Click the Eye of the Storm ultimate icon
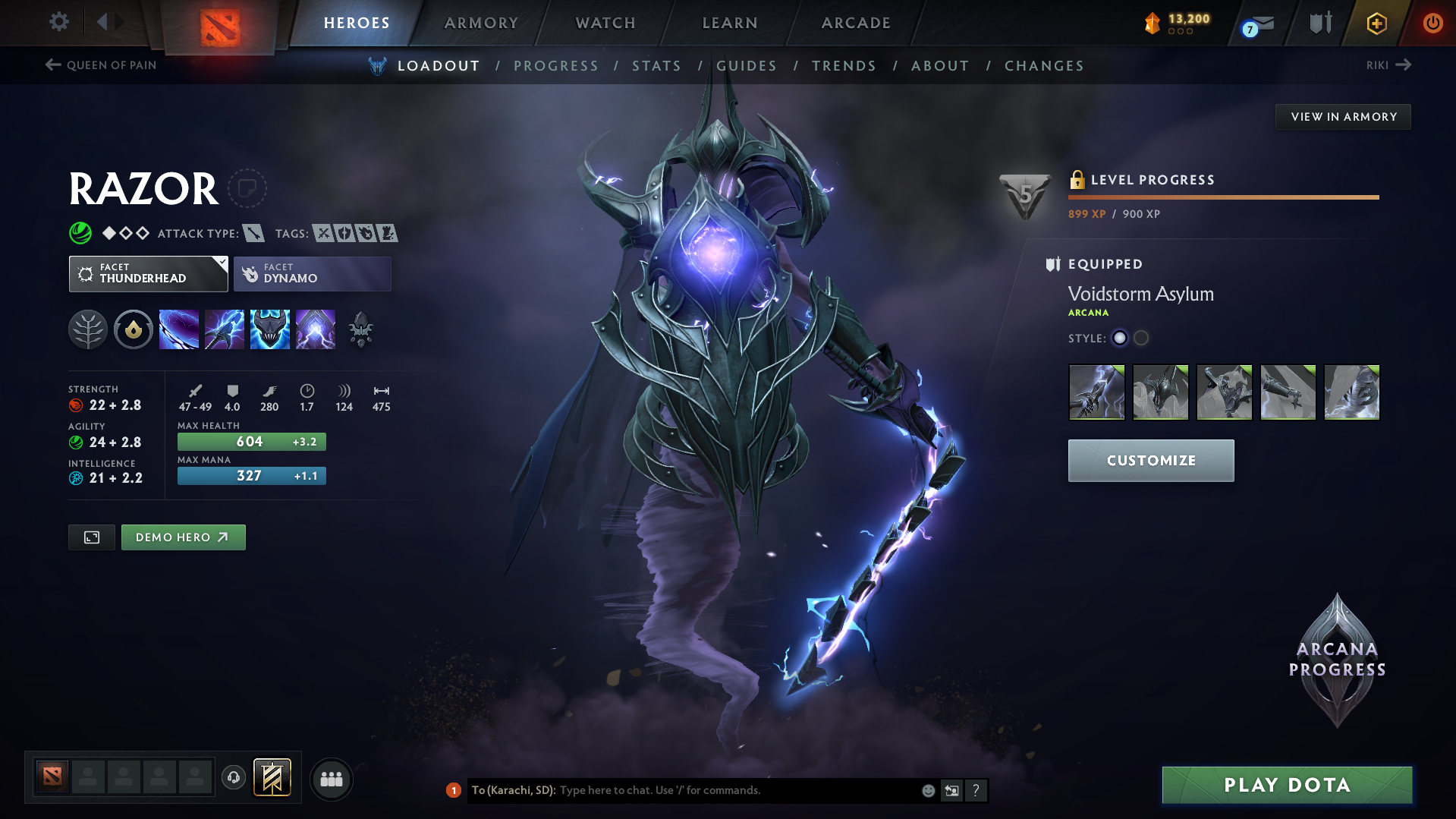The width and height of the screenshot is (1456, 819). click(x=316, y=329)
